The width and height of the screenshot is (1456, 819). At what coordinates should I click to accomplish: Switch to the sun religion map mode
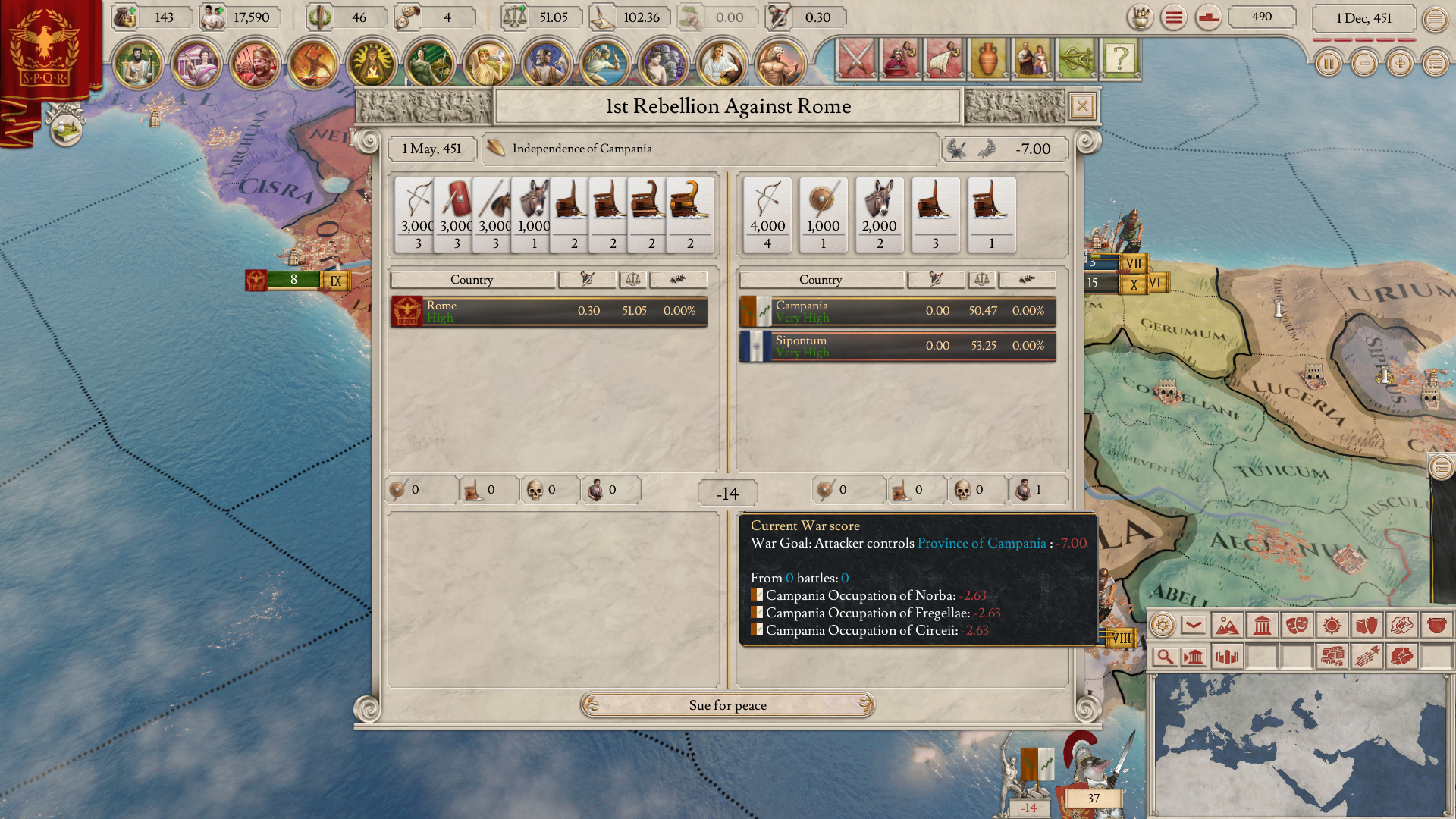1332,626
